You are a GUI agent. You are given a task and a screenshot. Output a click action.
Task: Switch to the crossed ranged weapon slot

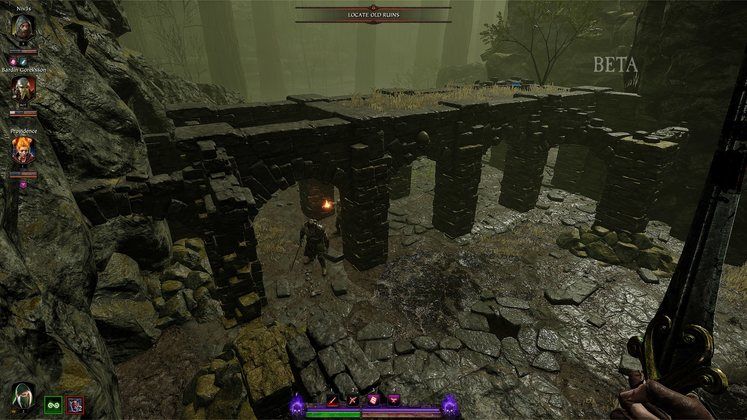(355, 400)
